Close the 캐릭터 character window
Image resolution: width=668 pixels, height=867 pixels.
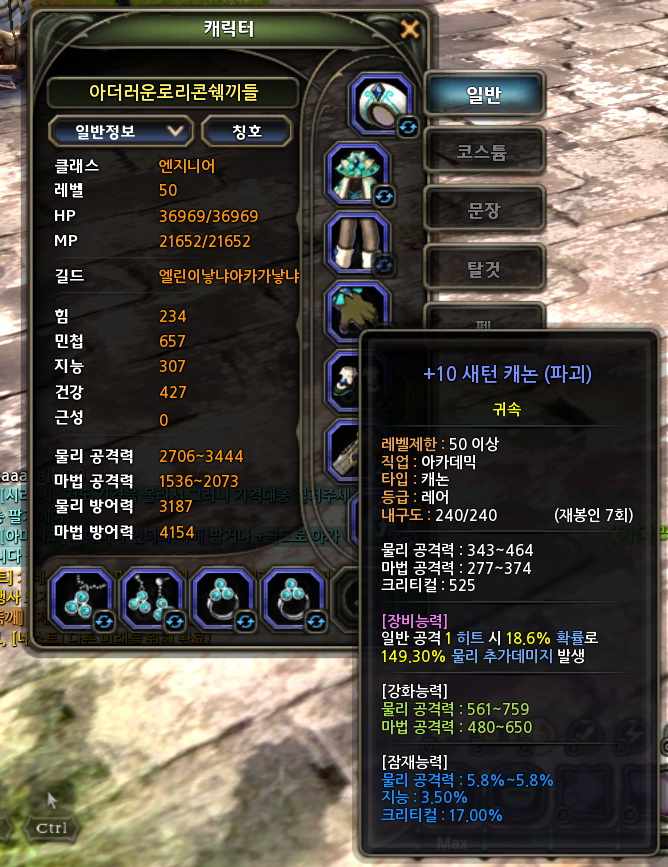[x=409, y=29]
